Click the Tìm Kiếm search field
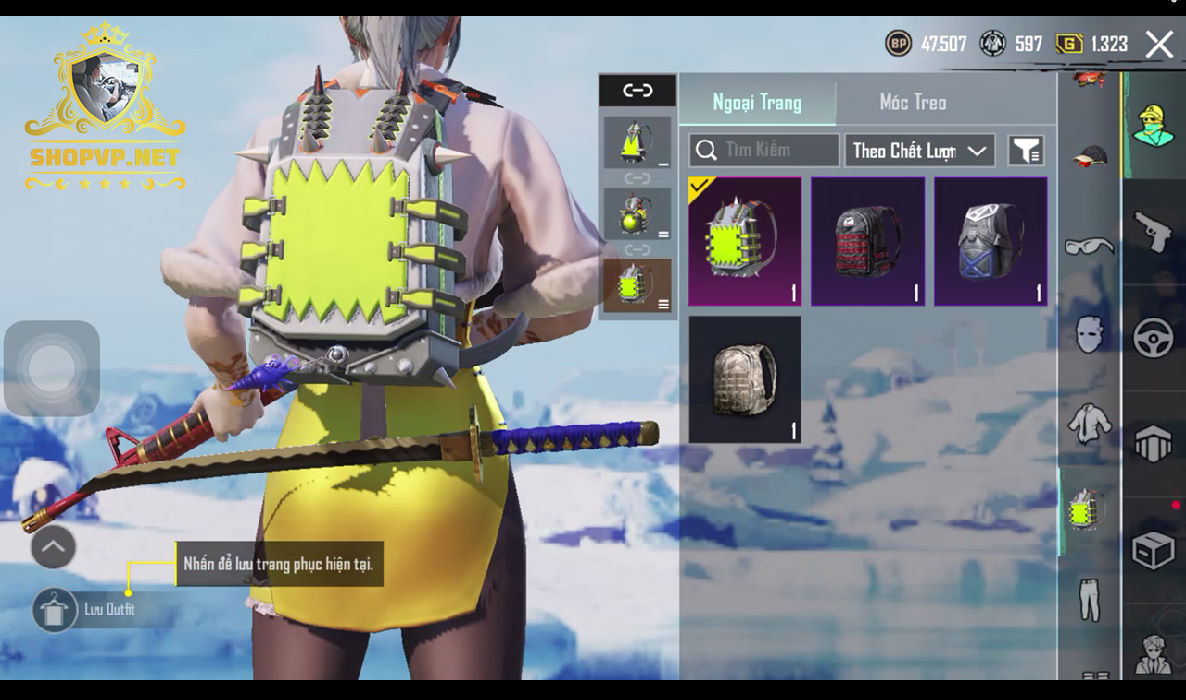The image size is (1186, 700). click(764, 150)
